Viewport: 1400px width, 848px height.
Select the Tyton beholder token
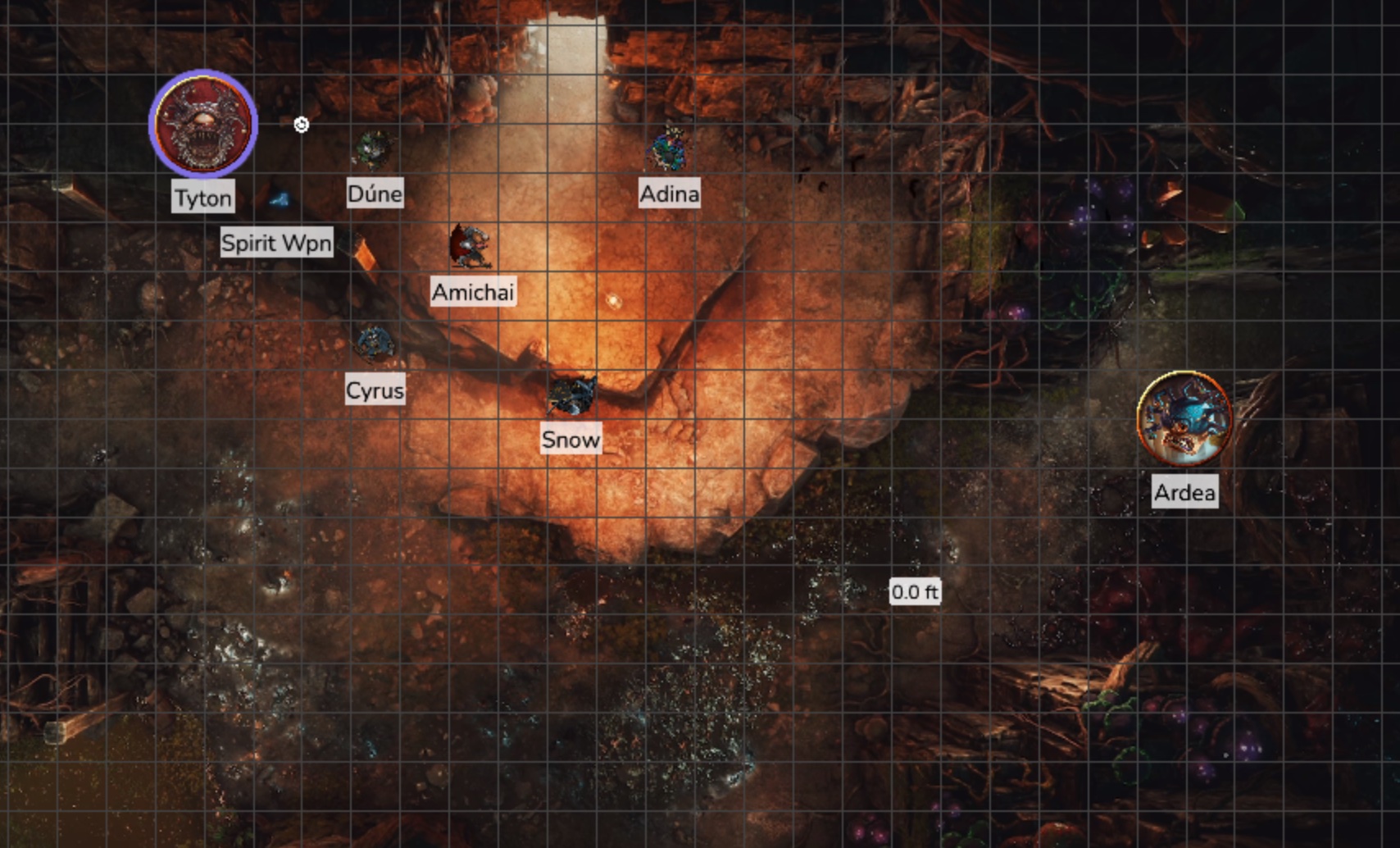click(203, 124)
